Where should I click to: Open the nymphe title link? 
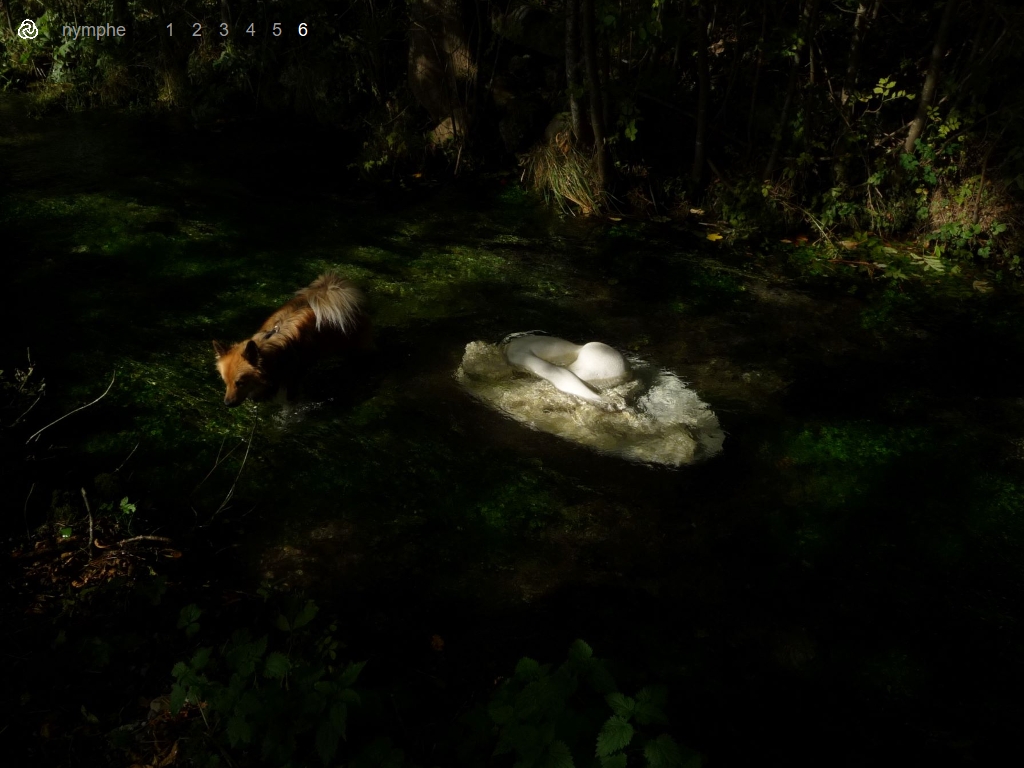pos(94,30)
